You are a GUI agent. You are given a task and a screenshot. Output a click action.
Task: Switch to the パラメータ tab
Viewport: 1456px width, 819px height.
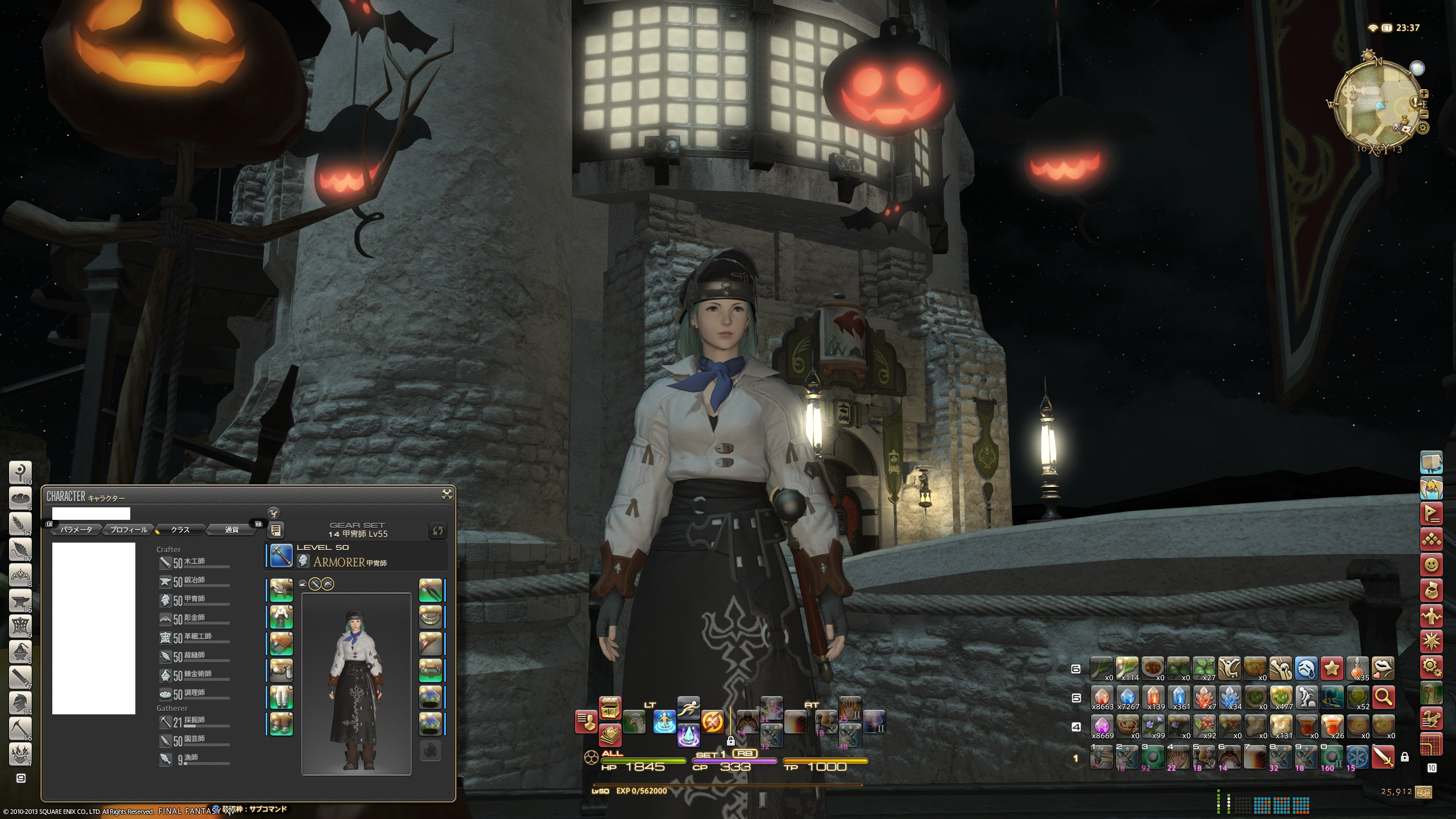click(76, 530)
